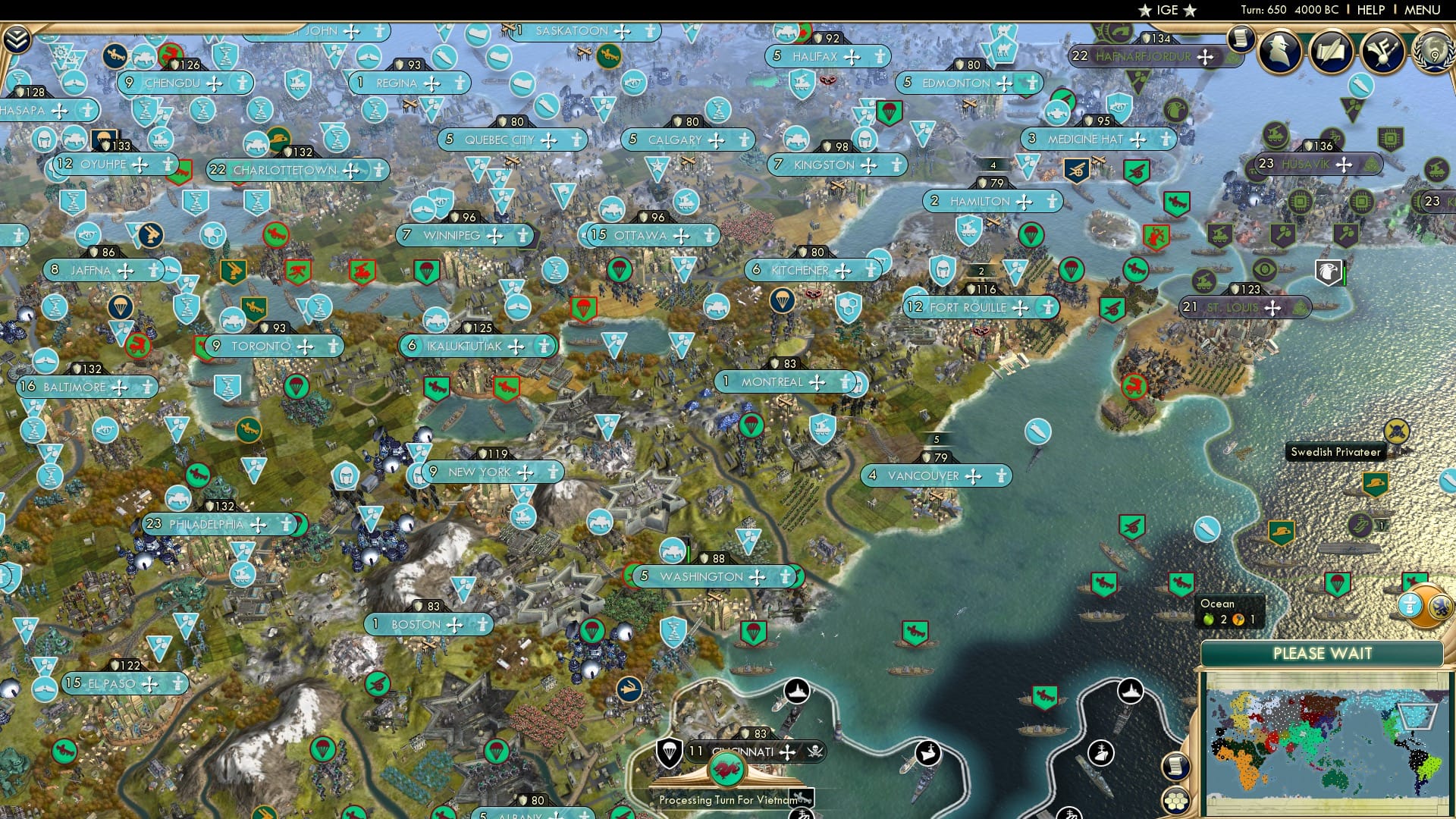Click the IGE label in the top bar
Viewport: 1456px width, 819px height.
click(x=1166, y=10)
